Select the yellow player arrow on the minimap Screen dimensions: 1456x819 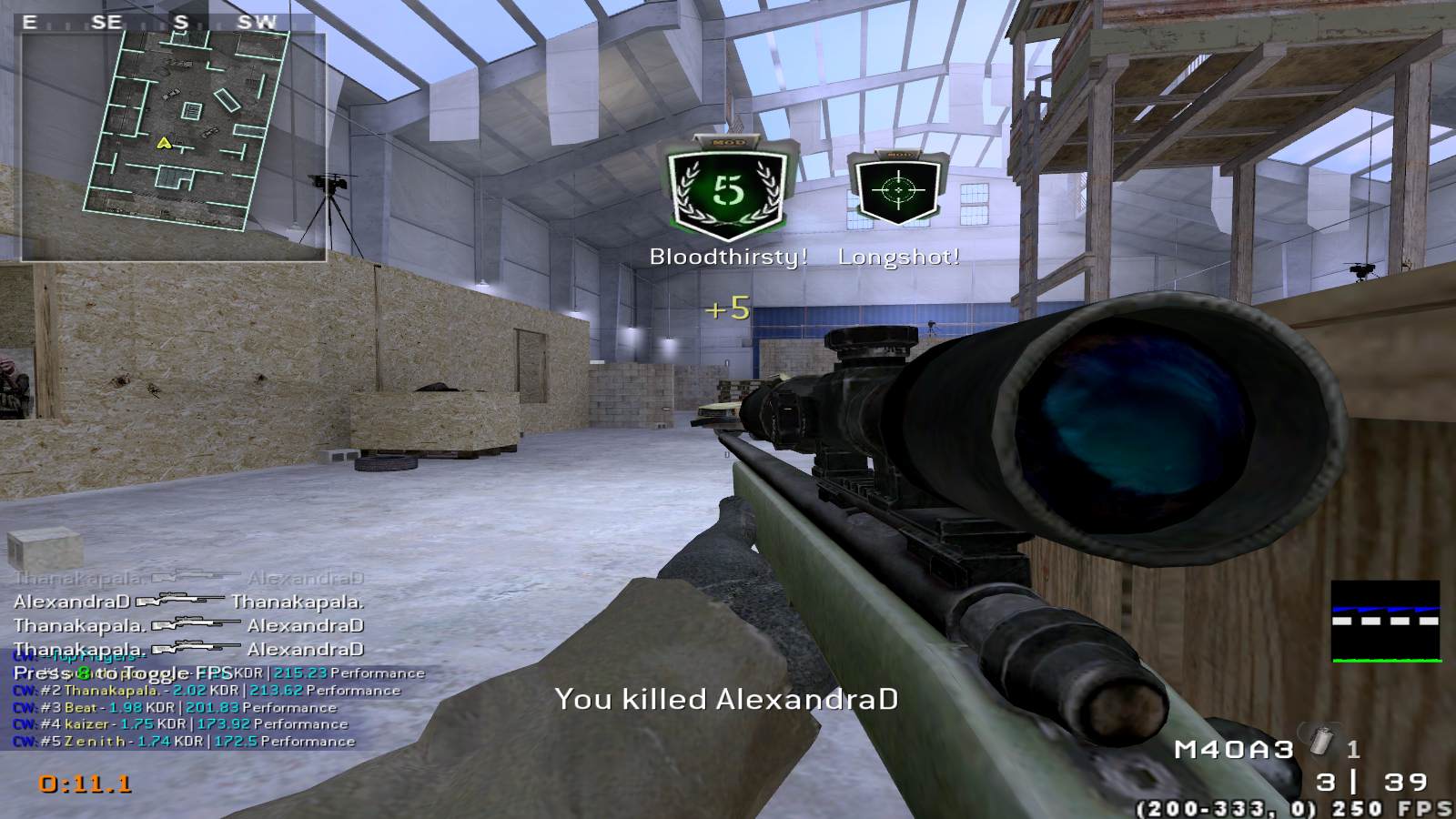pos(164,143)
